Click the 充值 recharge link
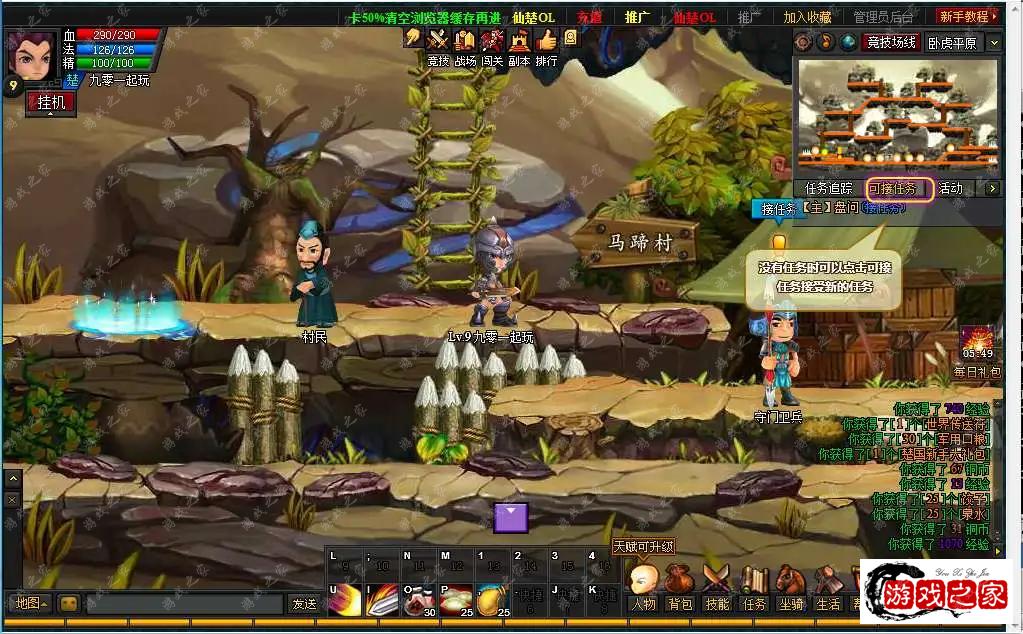 (590, 17)
